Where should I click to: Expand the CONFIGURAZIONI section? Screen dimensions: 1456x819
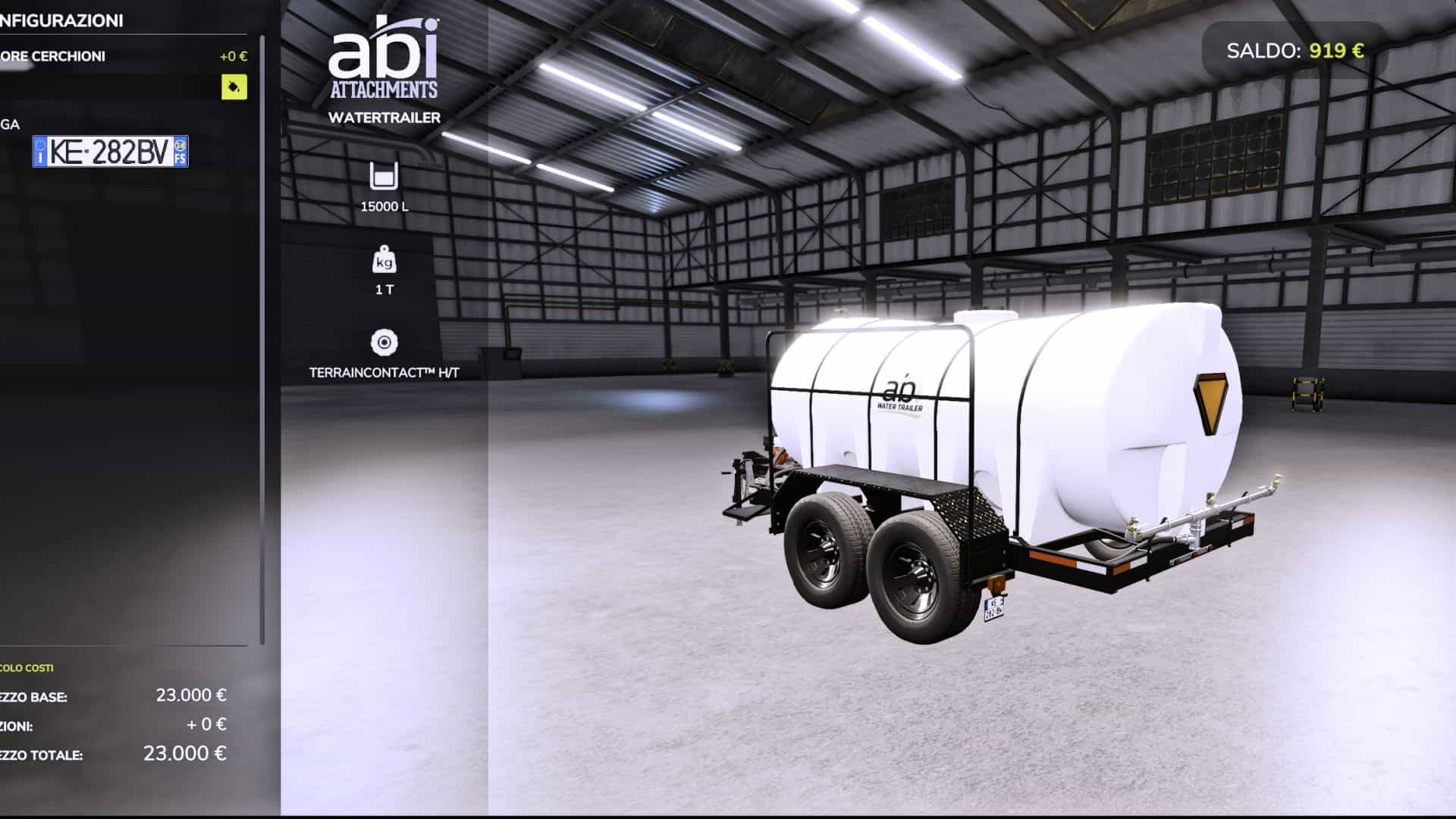click(x=61, y=20)
